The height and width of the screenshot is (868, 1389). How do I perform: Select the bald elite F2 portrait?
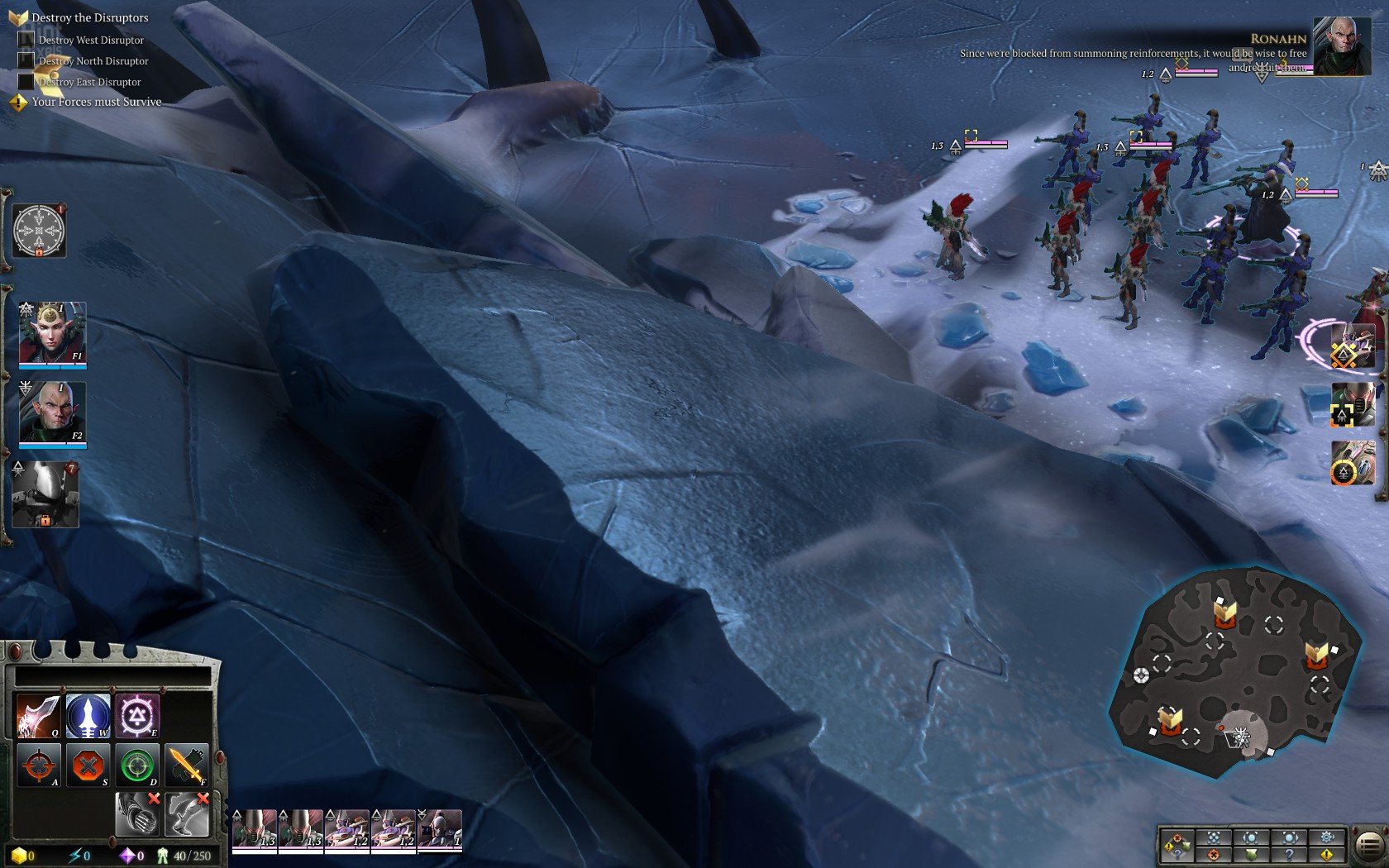point(52,412)
